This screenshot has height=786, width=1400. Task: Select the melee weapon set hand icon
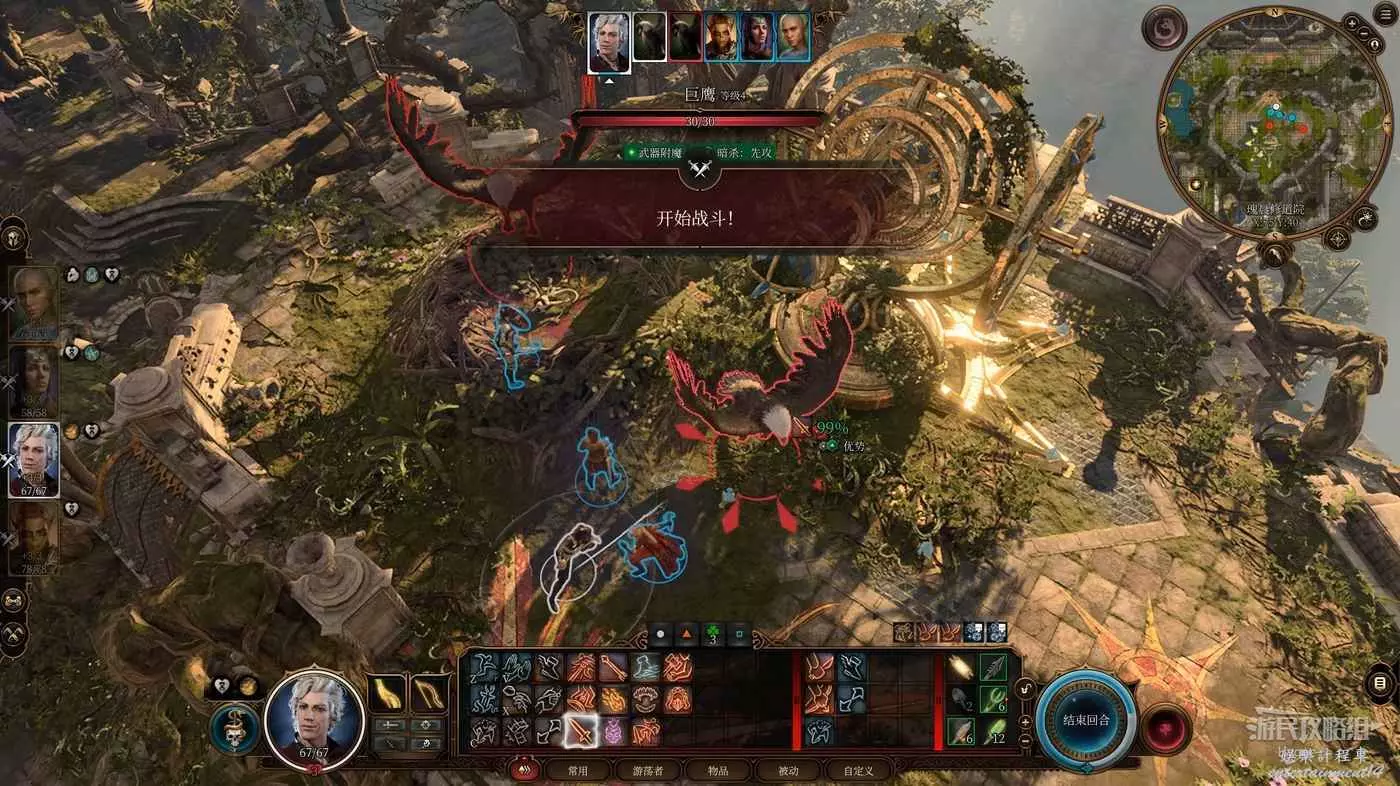386,693
